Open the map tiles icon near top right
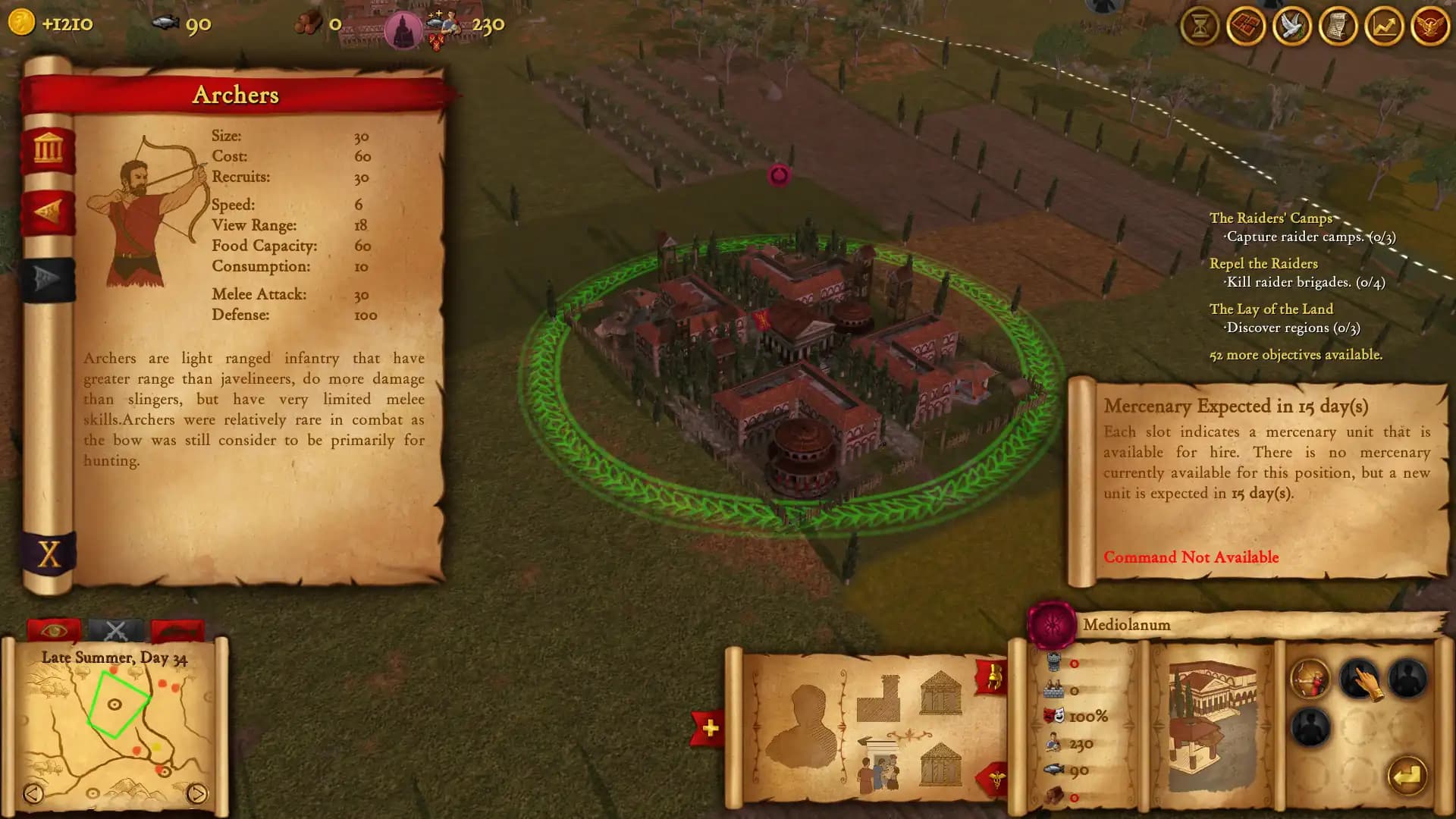The image size is (1456, 819). (1246, 25)
